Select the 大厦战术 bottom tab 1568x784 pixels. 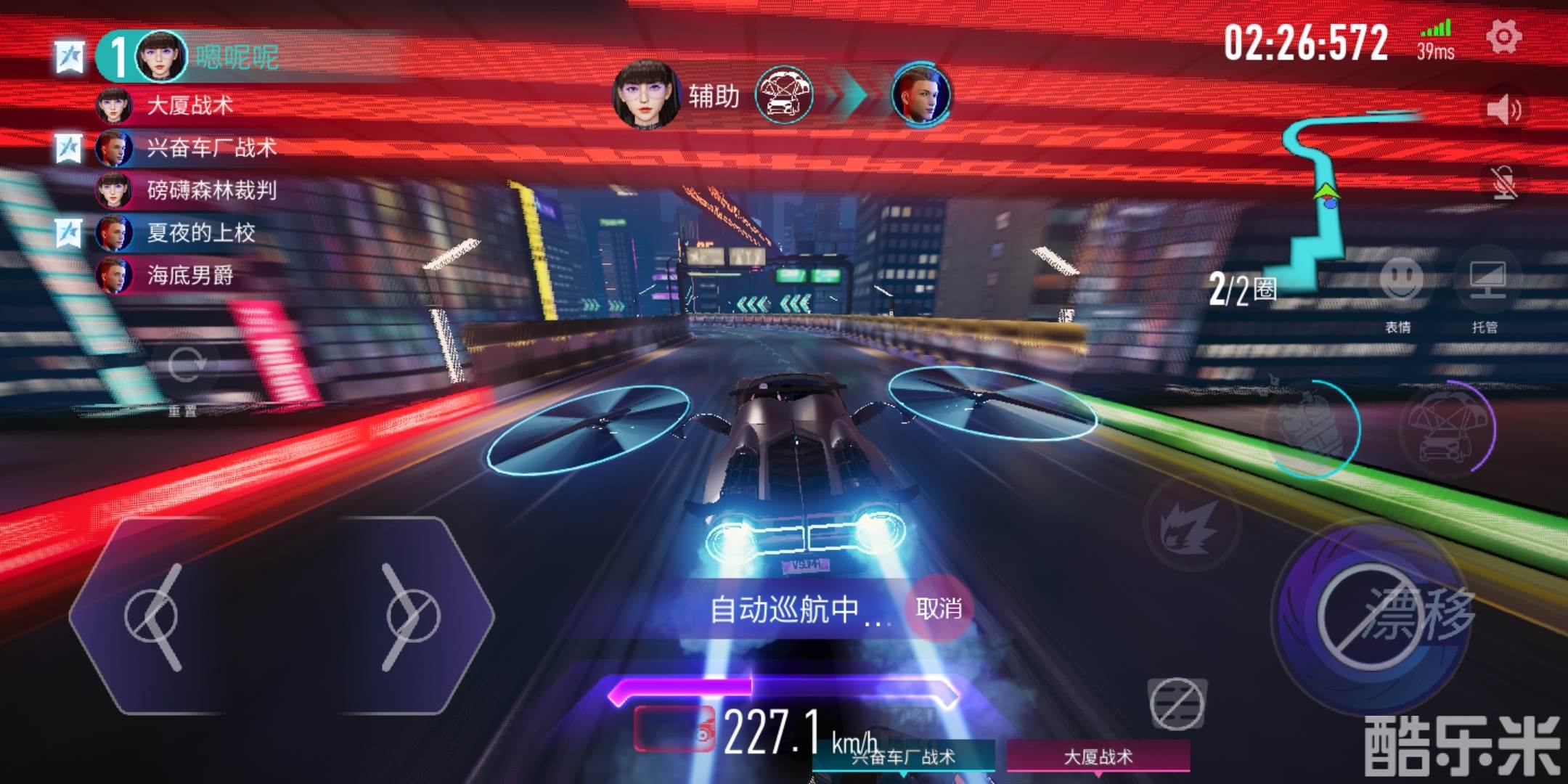tap(1098, 757)
